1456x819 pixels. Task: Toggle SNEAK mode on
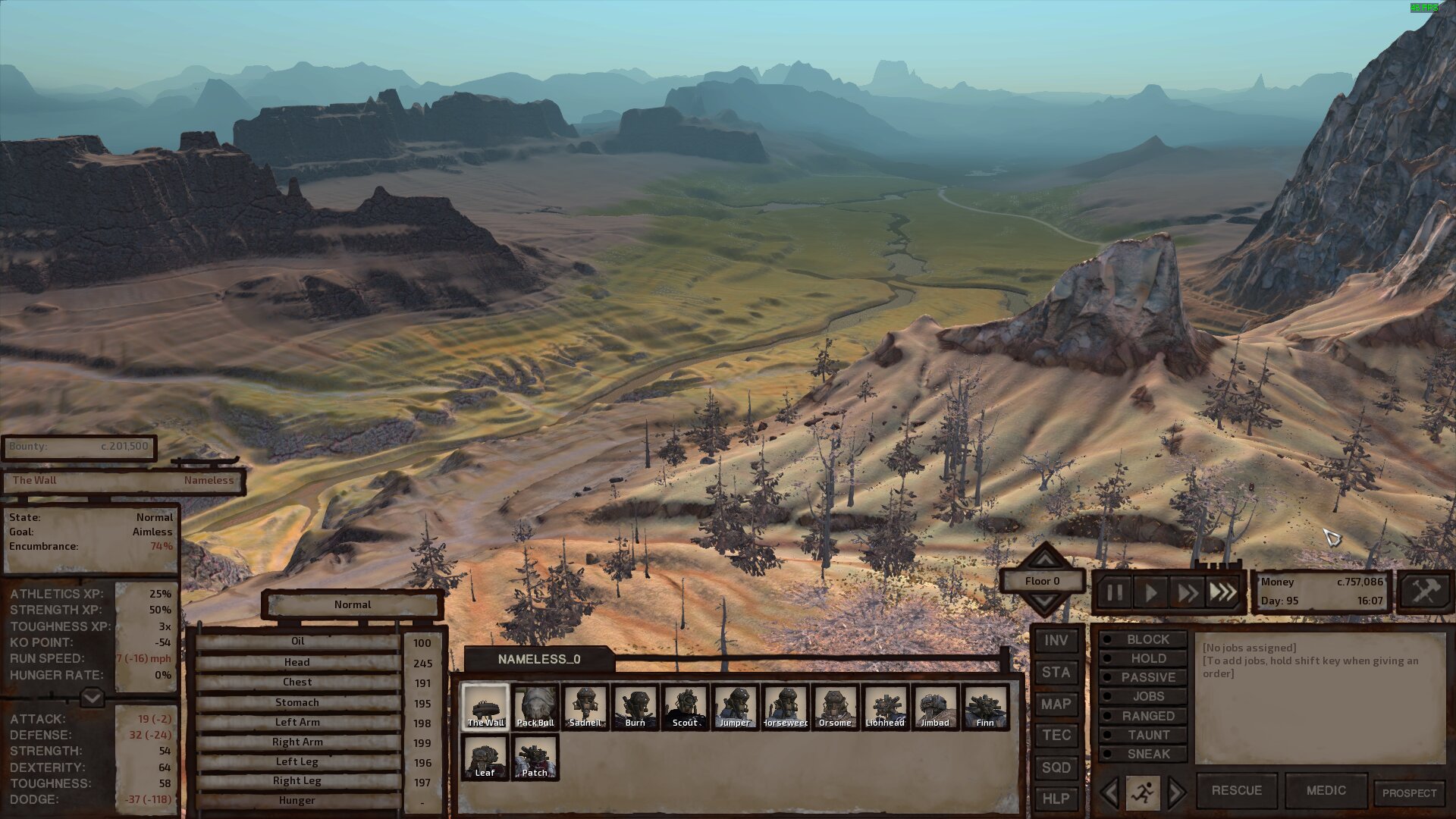[1141, 754]
